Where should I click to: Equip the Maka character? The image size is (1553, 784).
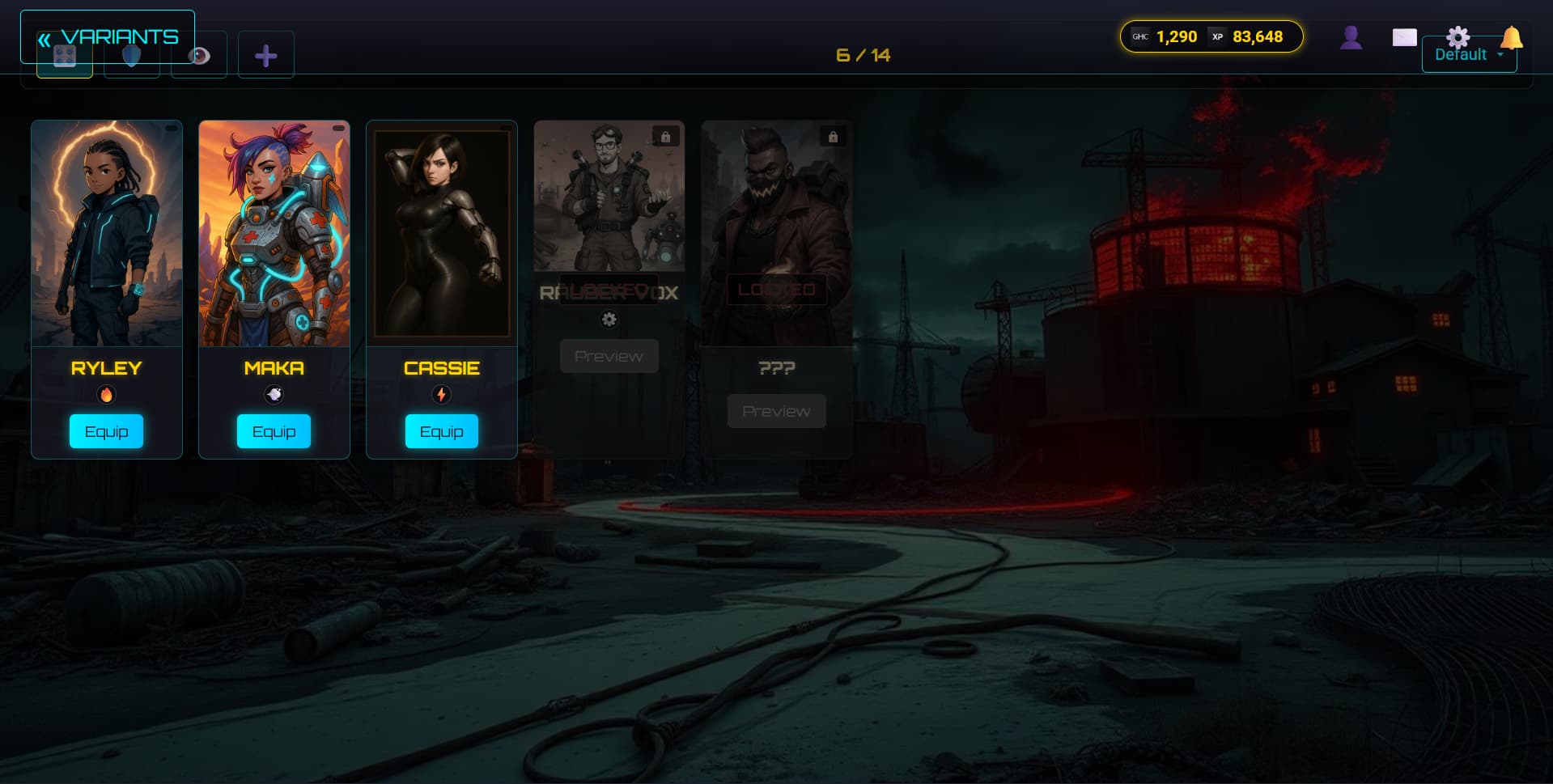(274, 431)
